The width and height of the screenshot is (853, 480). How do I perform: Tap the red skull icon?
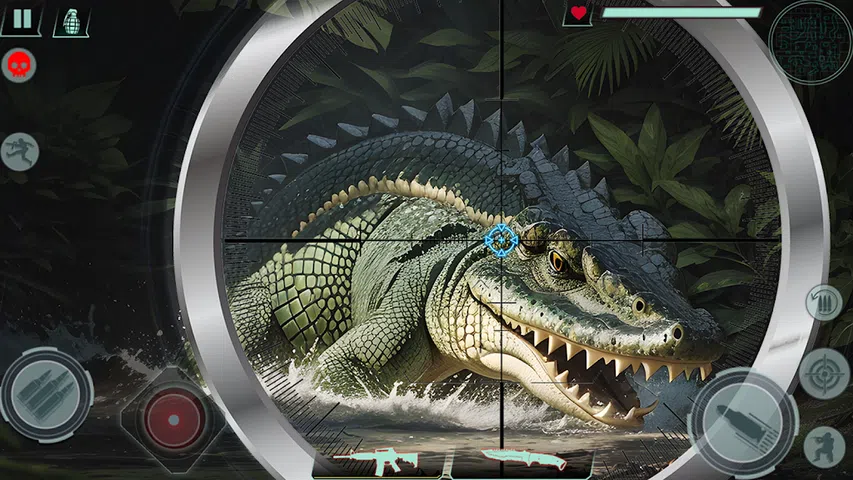tap(16, 65)
